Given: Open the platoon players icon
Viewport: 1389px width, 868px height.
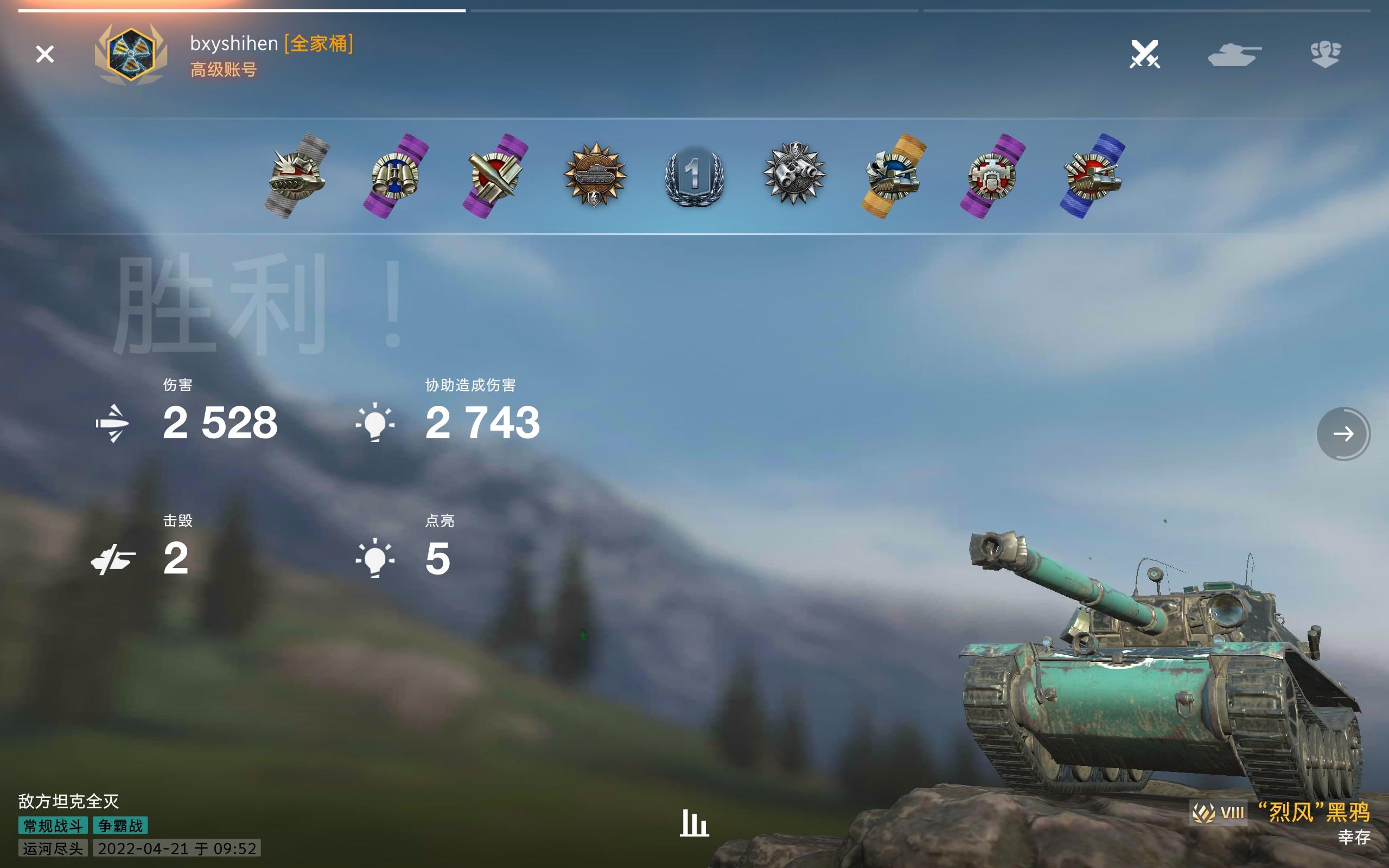Looking at the screenshot, I should pyautogui.click(x=1327, y=55).
